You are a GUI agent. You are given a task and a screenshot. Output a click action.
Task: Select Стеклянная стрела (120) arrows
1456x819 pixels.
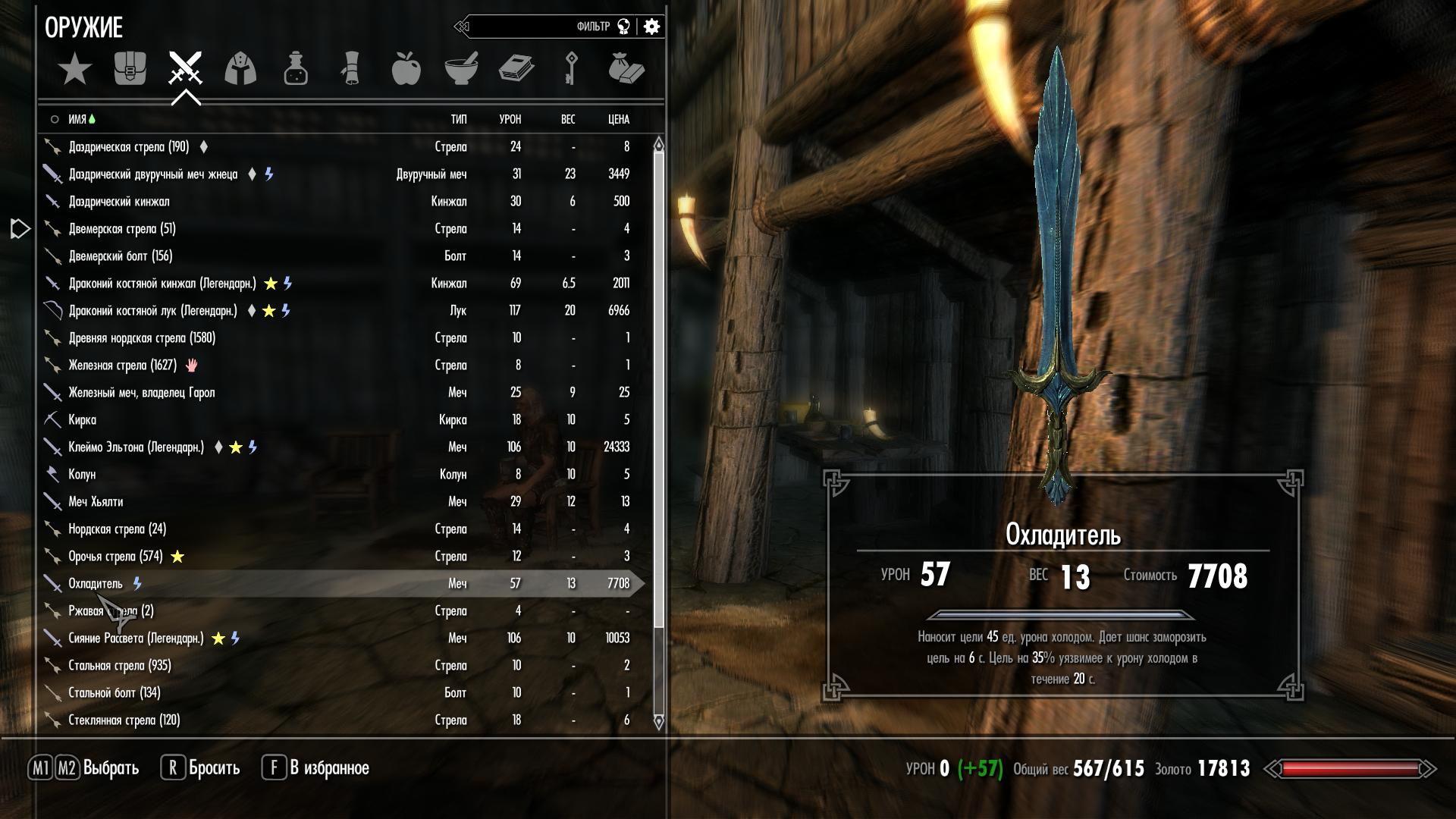pos(124,720)
